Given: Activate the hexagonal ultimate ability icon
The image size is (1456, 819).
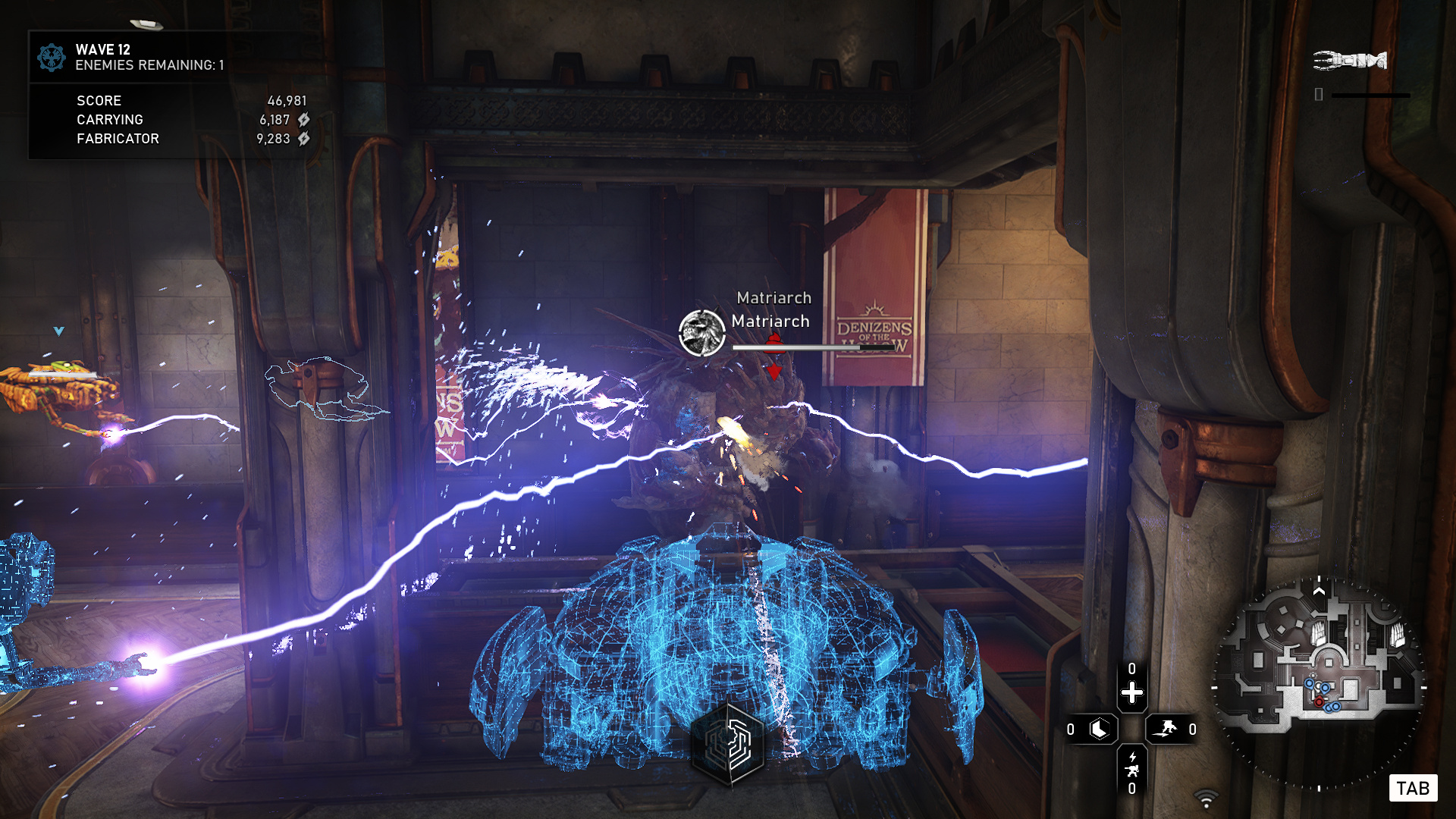Looking at the screenshot, I should [x=729, y=744].
